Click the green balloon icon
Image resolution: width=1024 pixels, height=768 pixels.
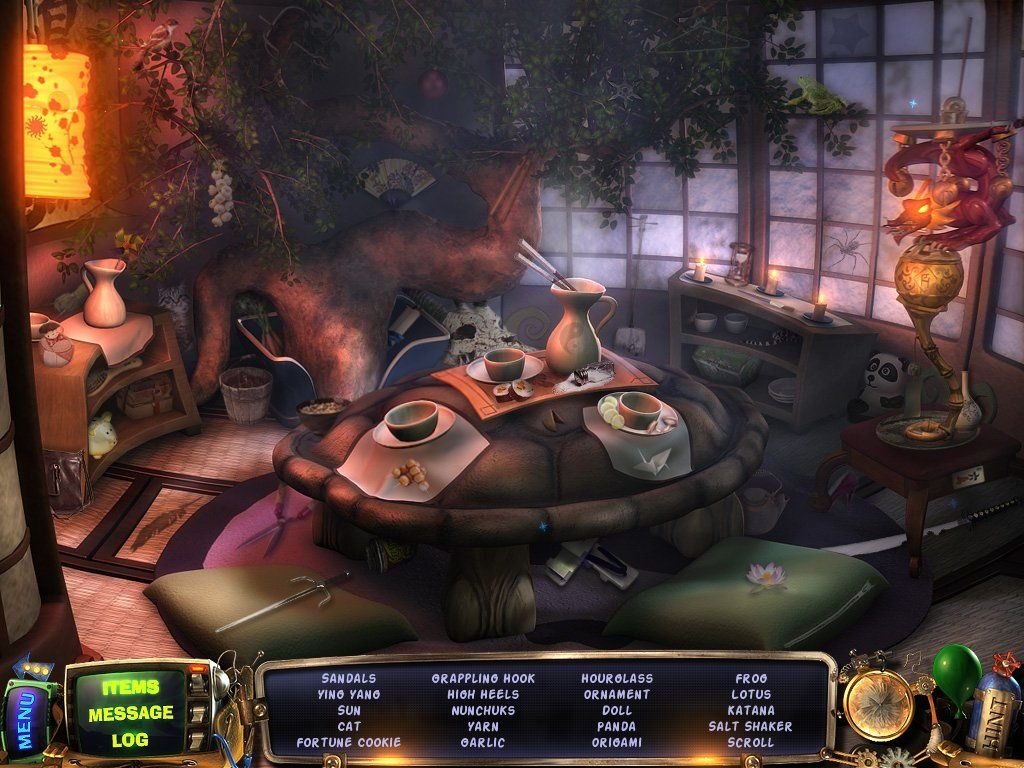pos(956,667)
